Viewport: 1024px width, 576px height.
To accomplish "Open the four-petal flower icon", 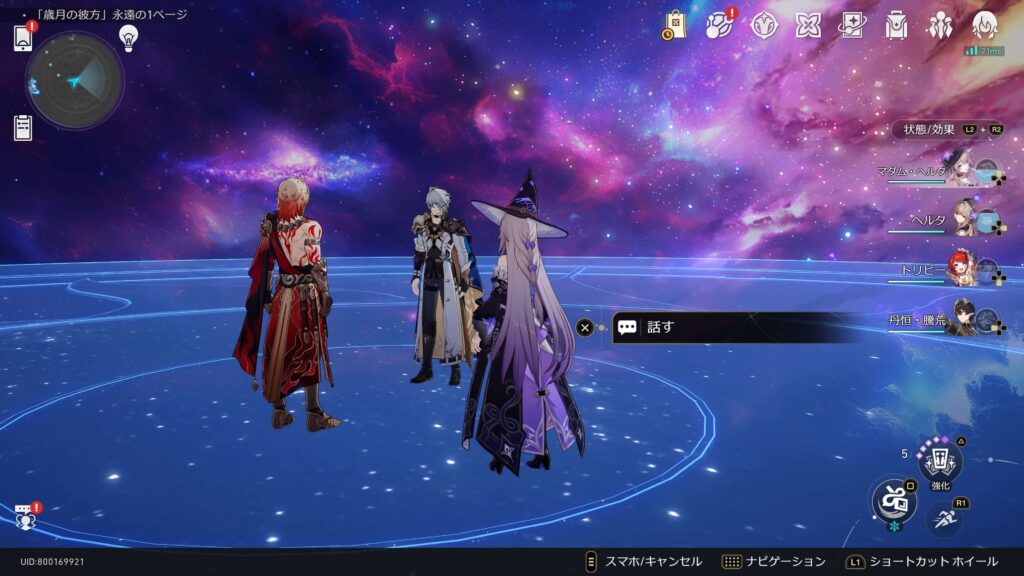I will (x=808, y=25).
